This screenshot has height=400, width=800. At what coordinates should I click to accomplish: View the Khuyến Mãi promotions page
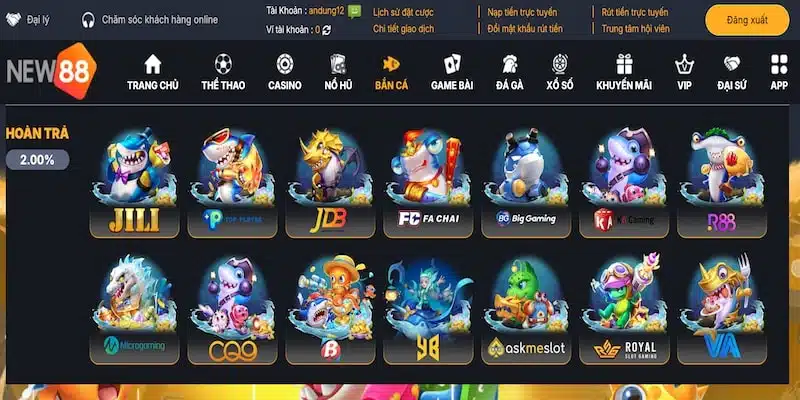624,73
